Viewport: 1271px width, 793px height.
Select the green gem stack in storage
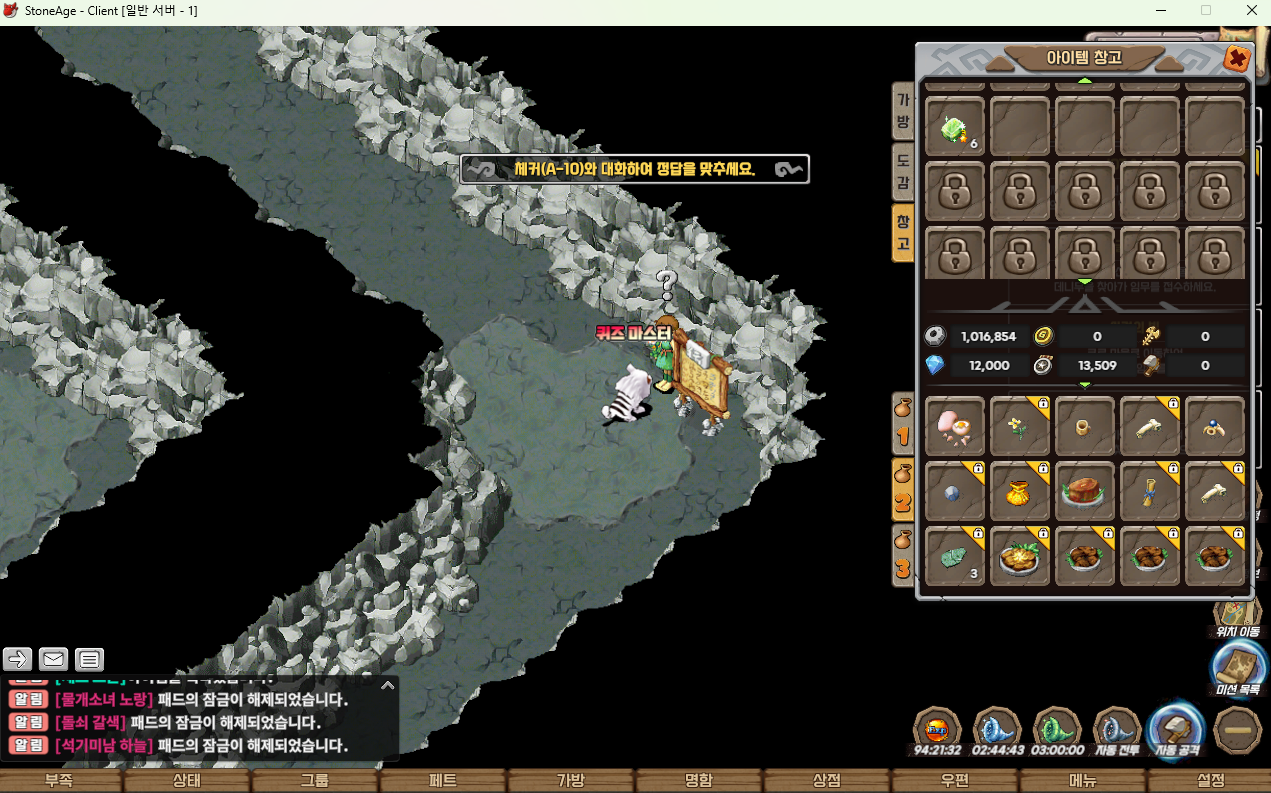[x=955, y=127]
